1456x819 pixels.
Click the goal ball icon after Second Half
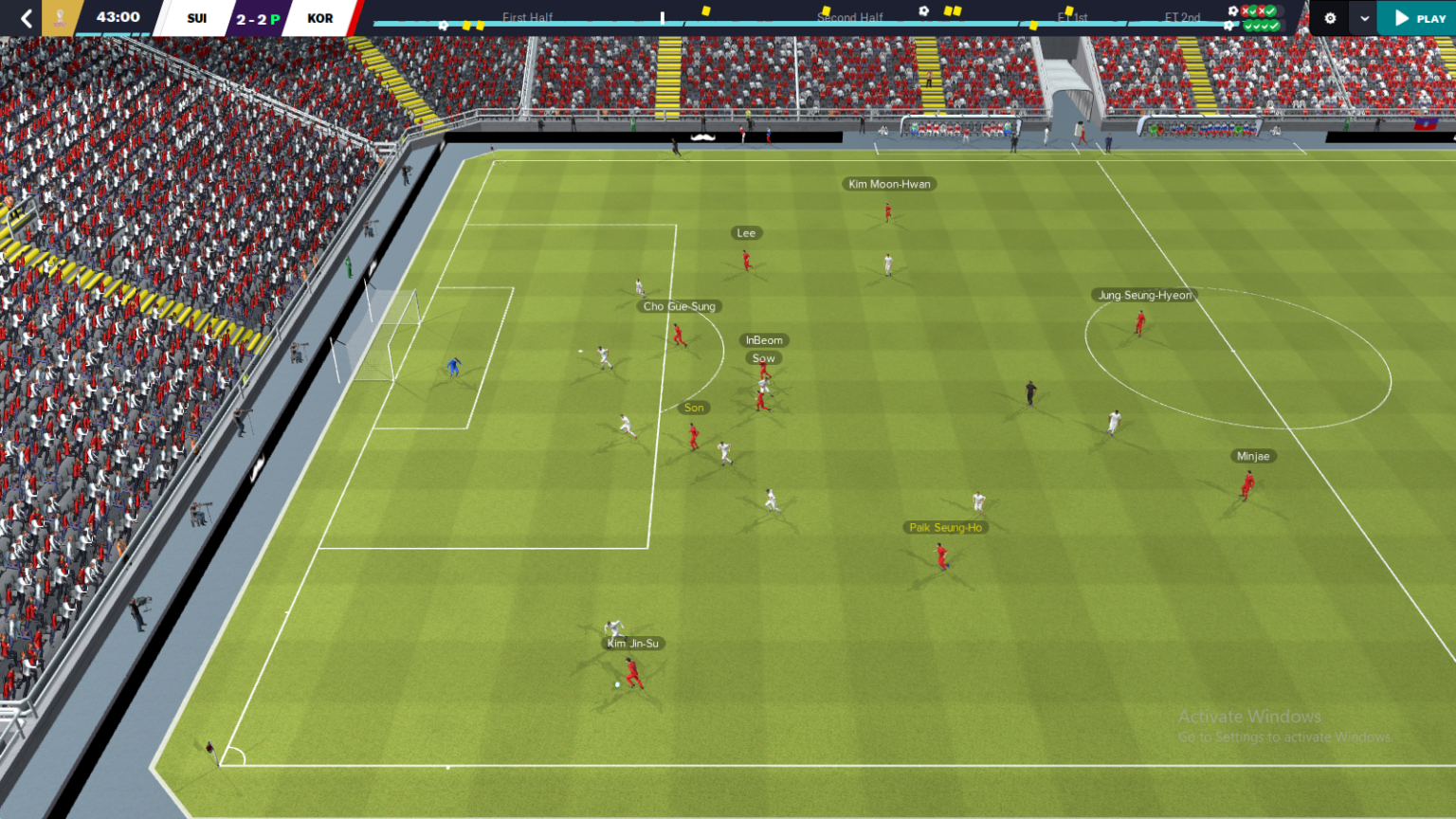coord(924,9)
